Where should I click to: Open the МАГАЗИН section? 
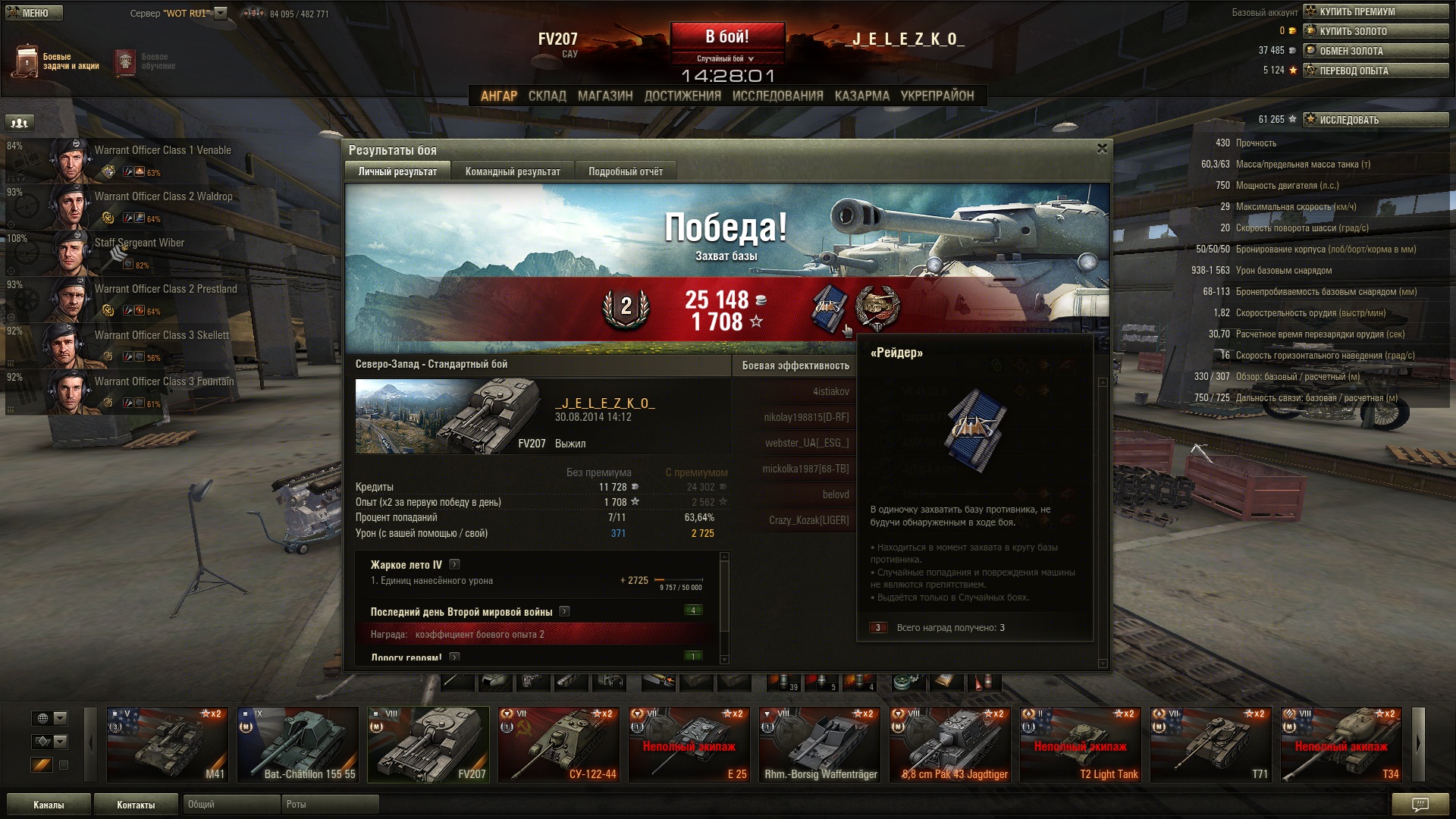604,96
